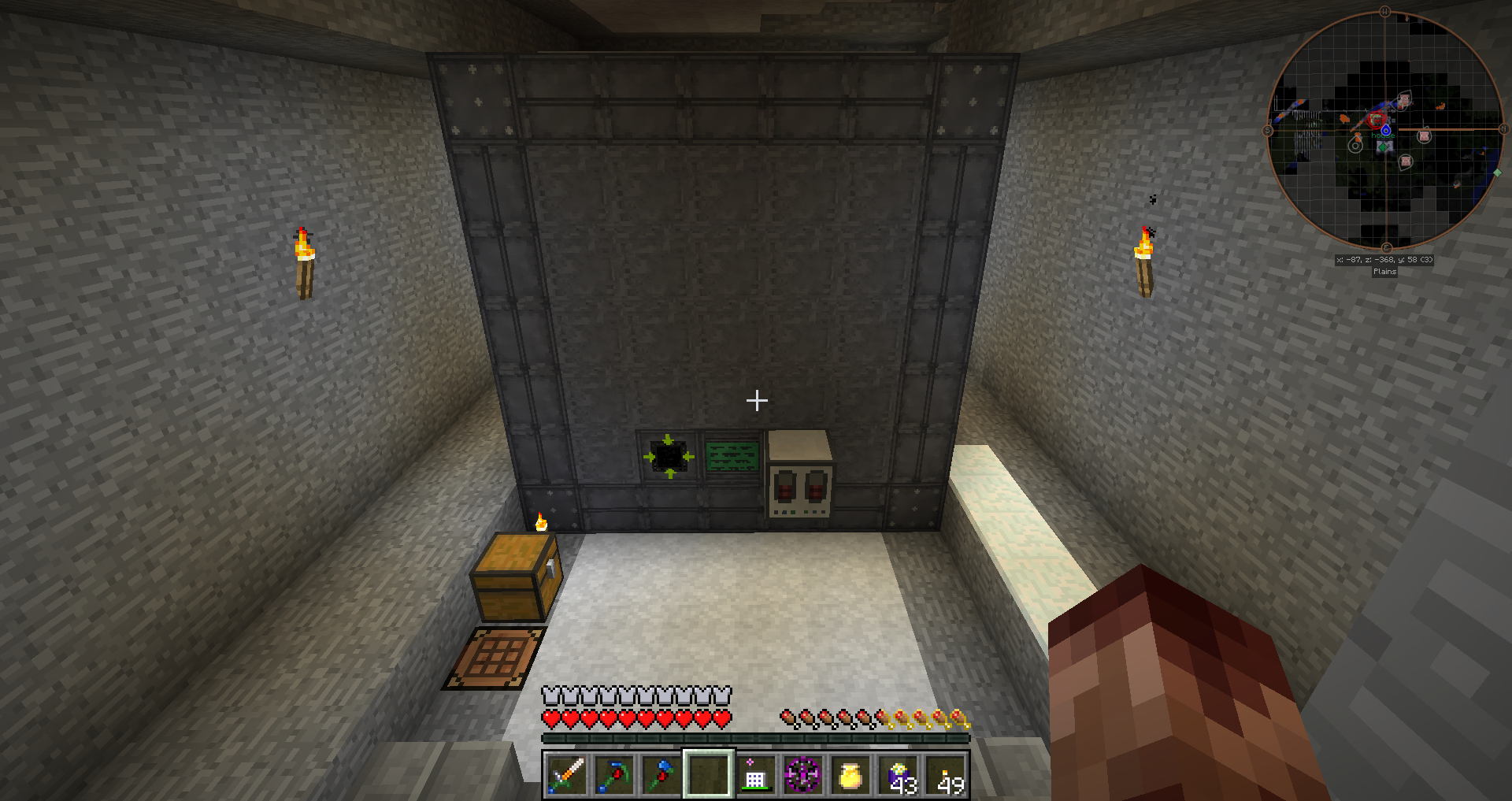This screenshot has width=1512, height=801.
Task: Select the pickaxe with blue head
Action: click(x=613, y=775)
